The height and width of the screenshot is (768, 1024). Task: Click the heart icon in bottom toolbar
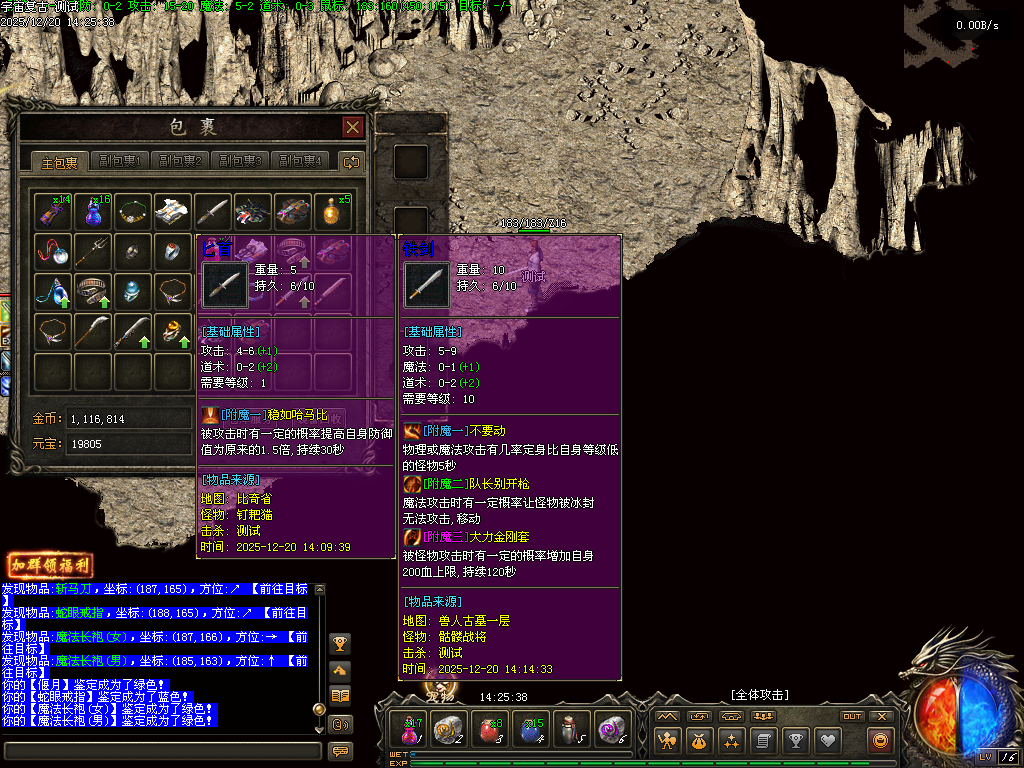[x=827, y=741]
